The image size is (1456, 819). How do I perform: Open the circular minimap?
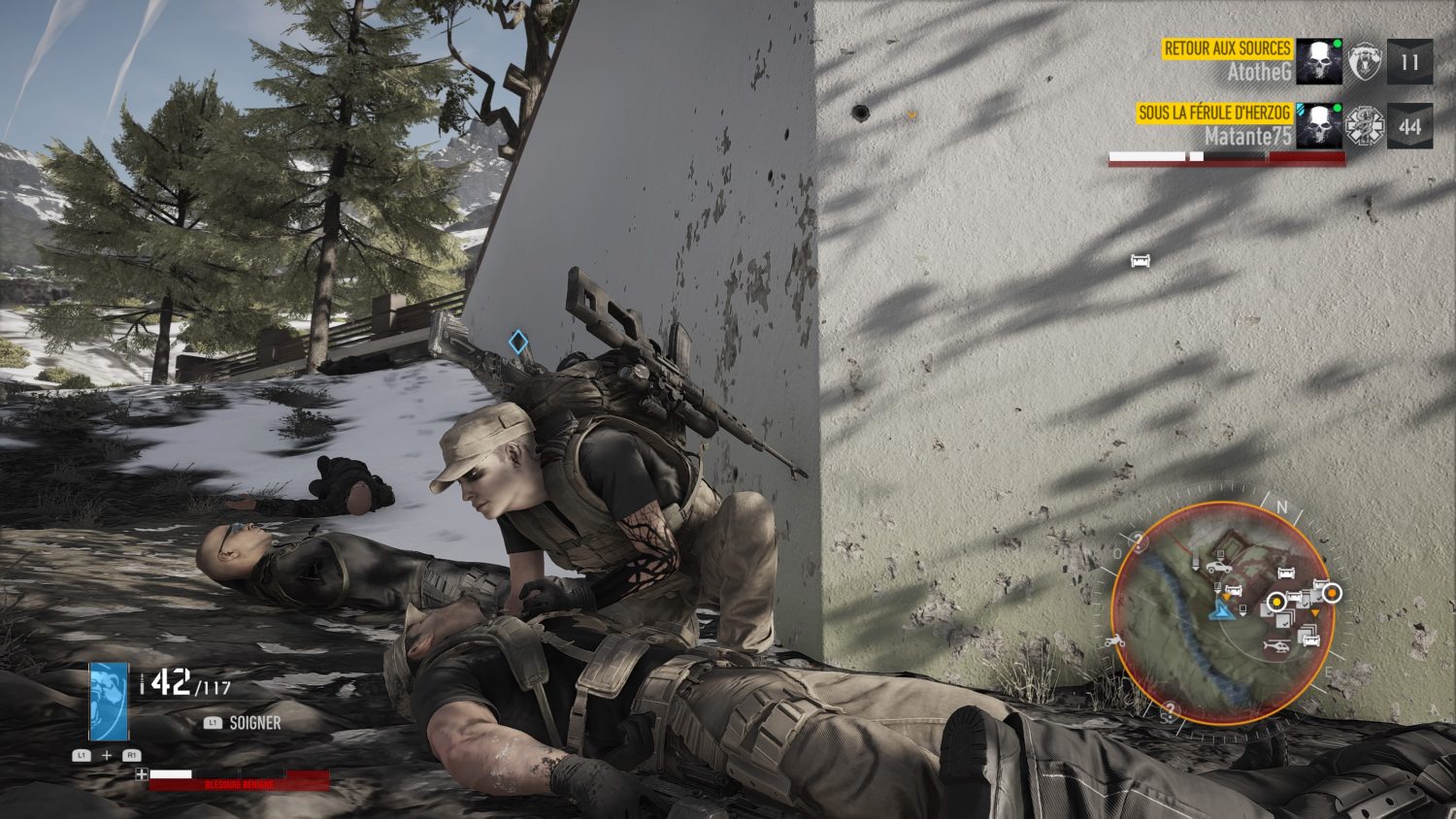tap(1219, 613)
